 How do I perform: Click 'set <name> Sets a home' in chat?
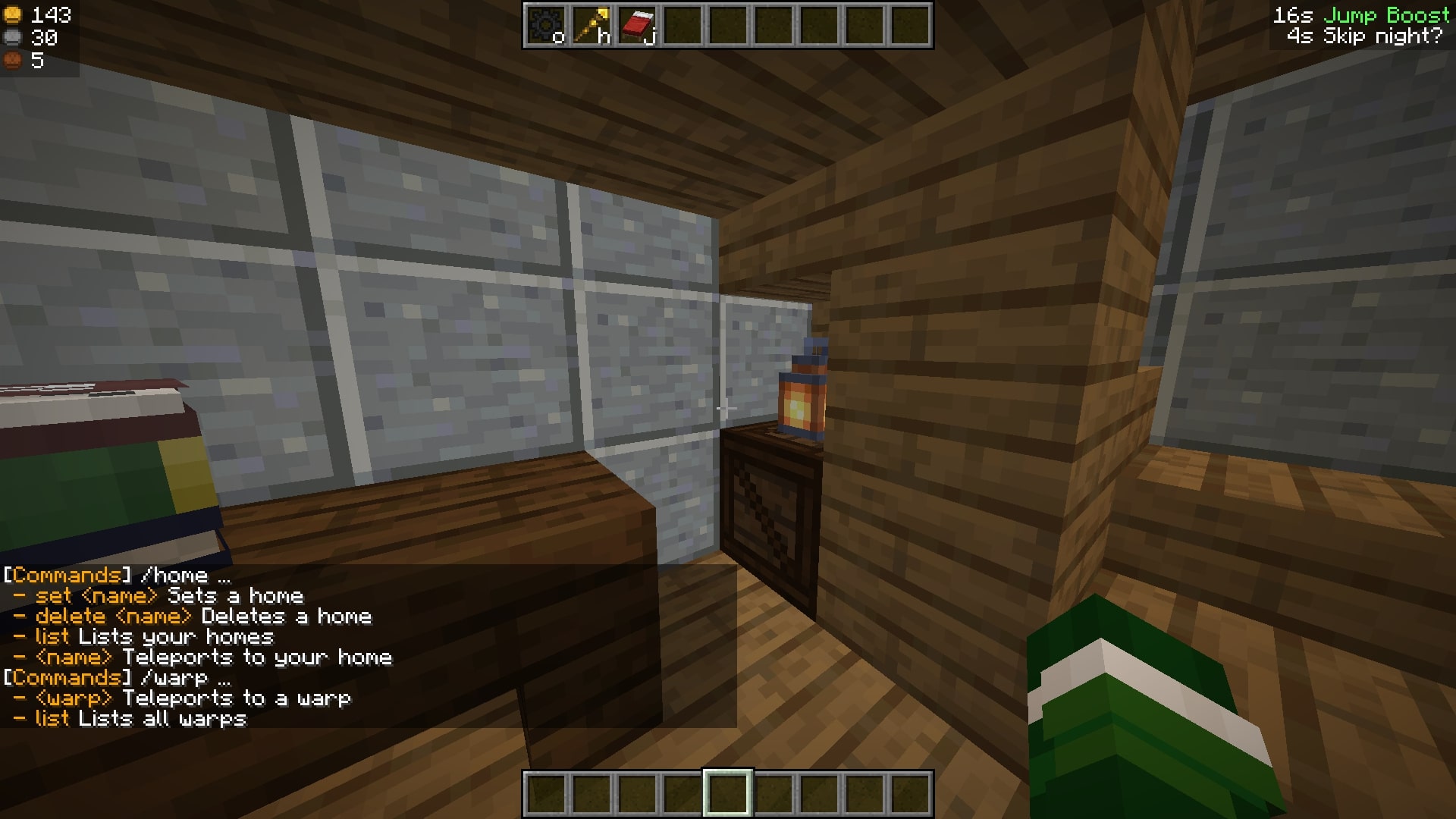click(159, 596)
